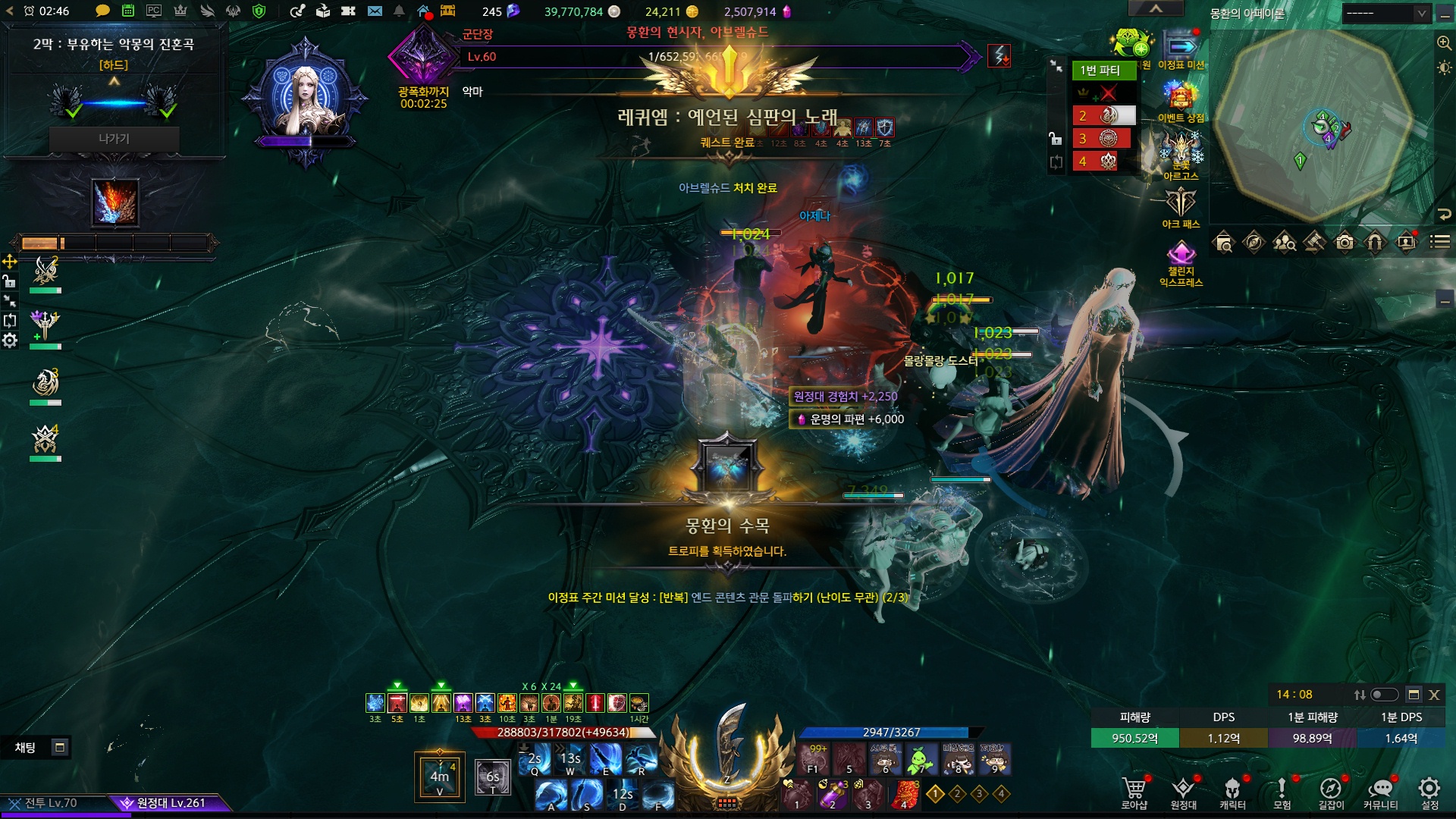Toggle the 채팅 chat window button
Image resolution: width=1456 pixels, height=819 pixels.
(60, 748)
